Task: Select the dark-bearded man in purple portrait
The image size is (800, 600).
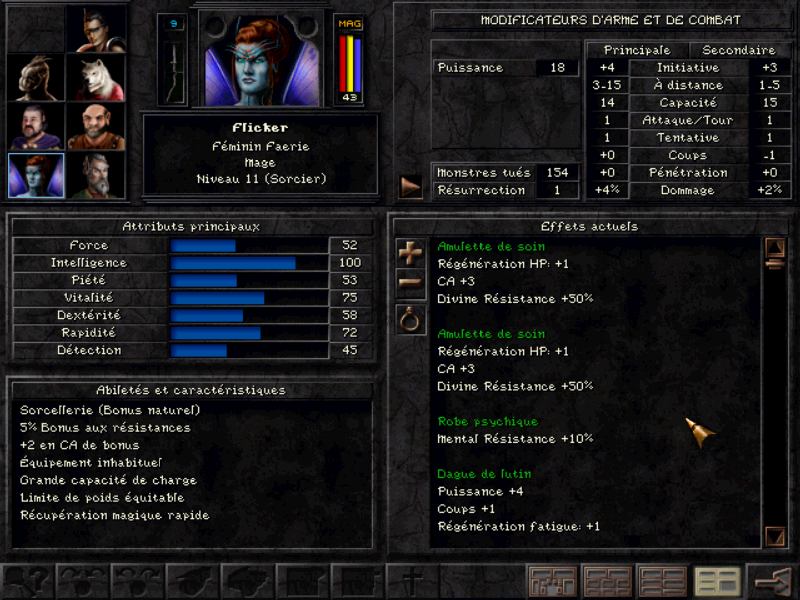Action: click(x=36, y=126)
